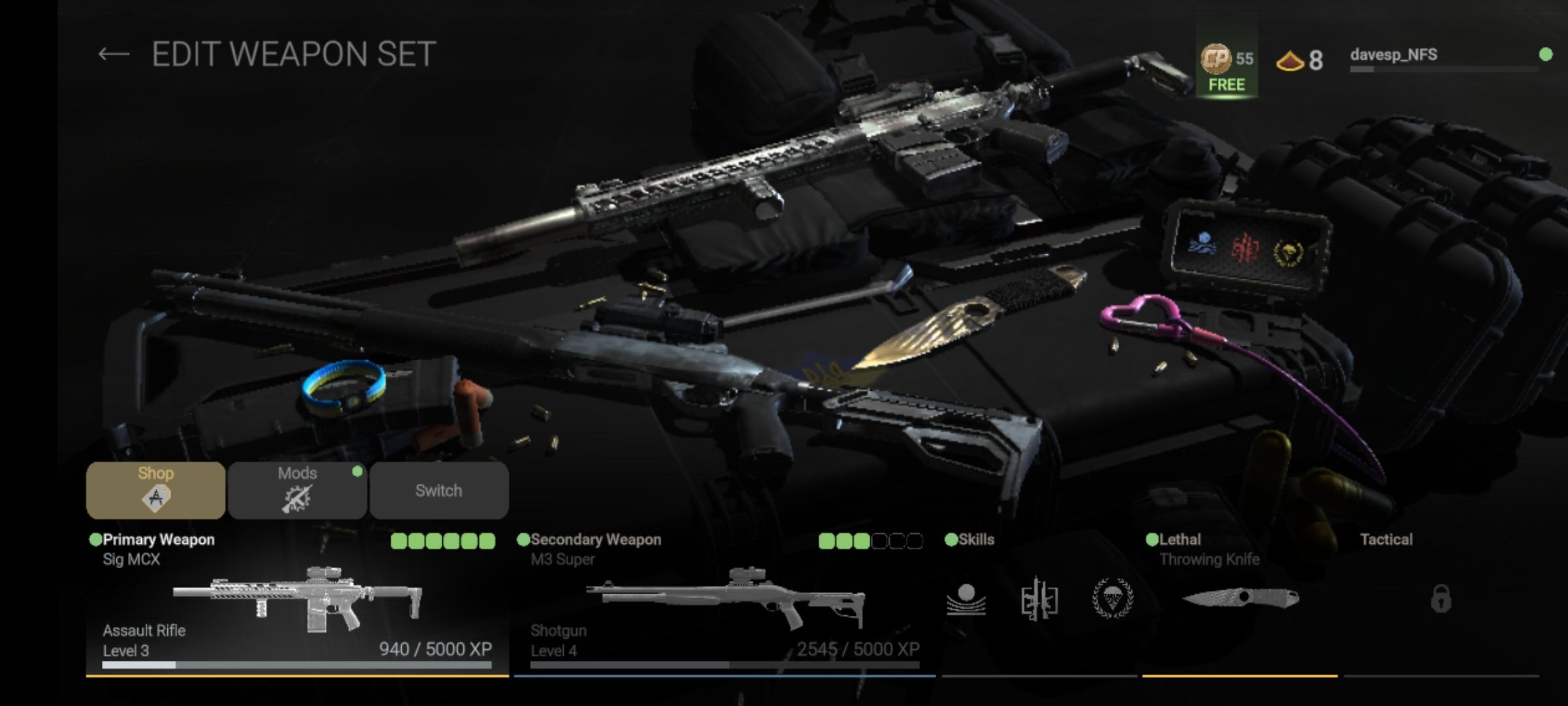Select the Sig MCX primary weapon slot
This screenshot has height=706, width=1568.
(297, 600)
